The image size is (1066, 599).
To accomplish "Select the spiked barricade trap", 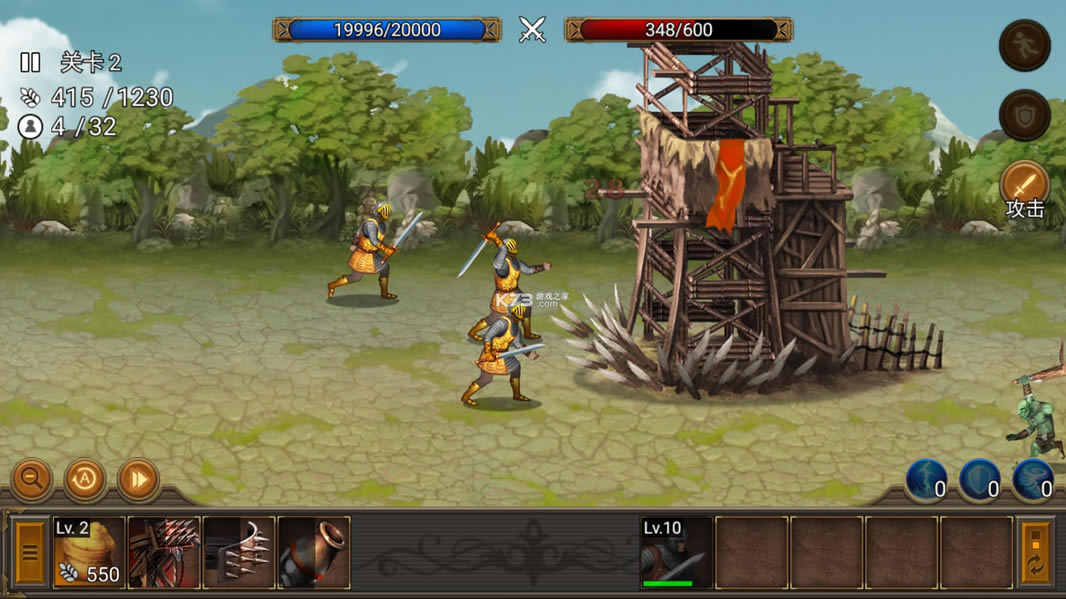I will (x=164, y=552).
